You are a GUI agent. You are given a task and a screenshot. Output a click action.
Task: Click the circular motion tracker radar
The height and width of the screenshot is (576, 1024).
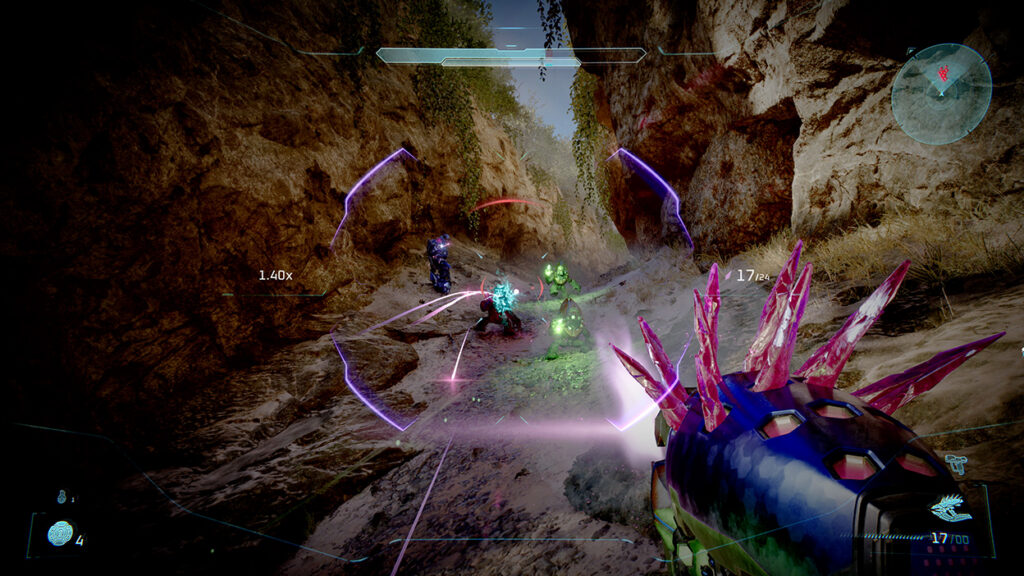coord(941,93)
